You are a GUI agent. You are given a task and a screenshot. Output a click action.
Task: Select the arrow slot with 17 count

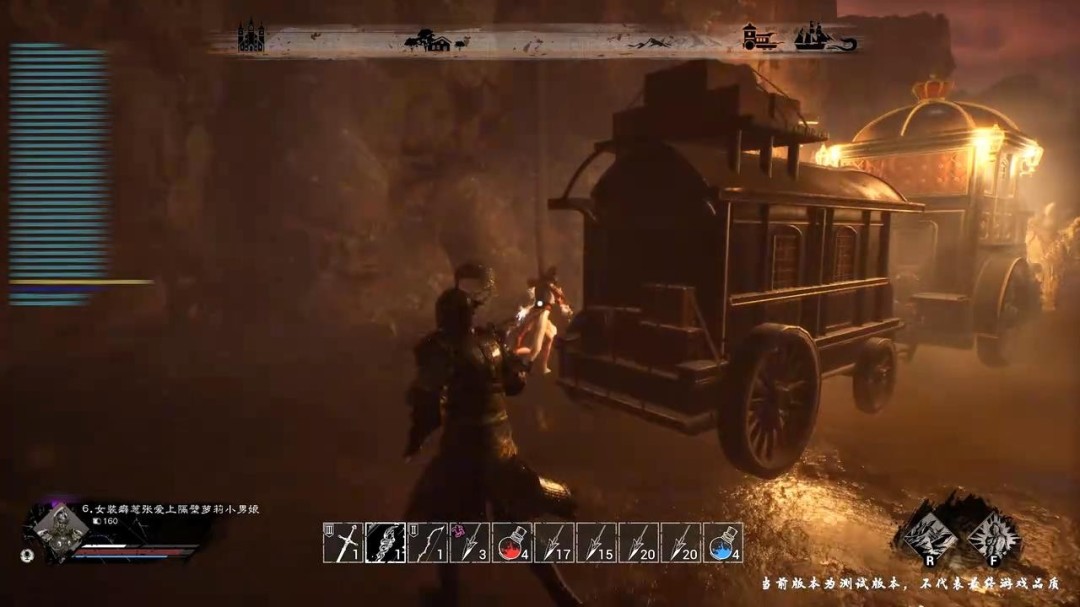554,541
